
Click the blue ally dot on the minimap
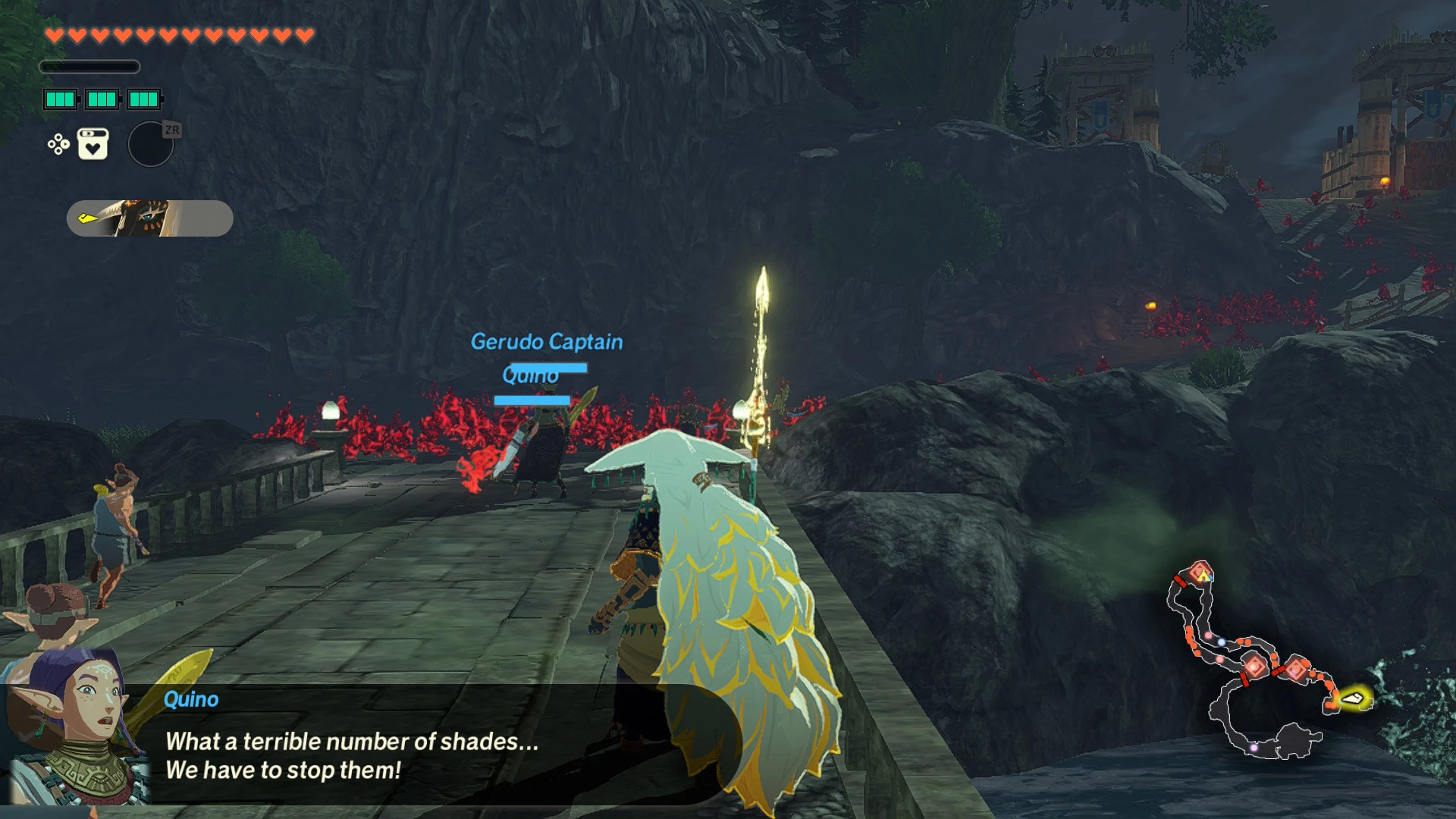coord(1221,642)
